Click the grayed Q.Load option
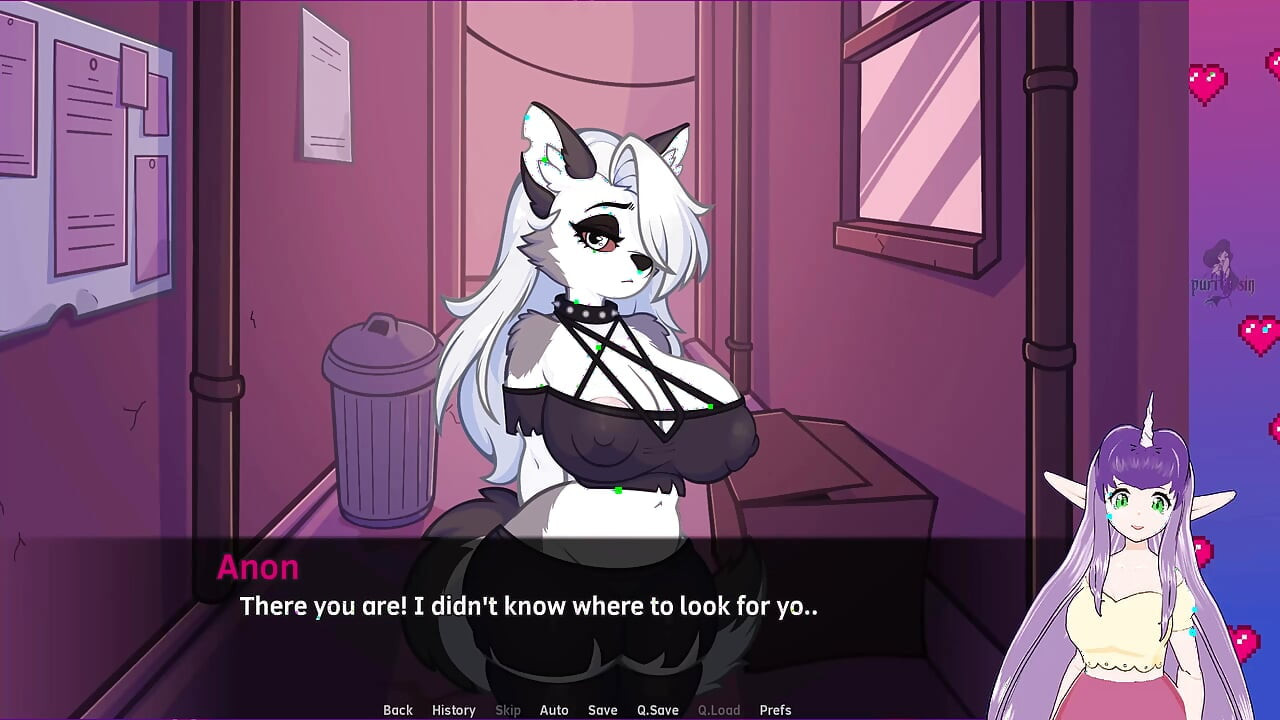The width and height of the screenshot is (1280, 720). pyautogui.click(x=719, y=710)
